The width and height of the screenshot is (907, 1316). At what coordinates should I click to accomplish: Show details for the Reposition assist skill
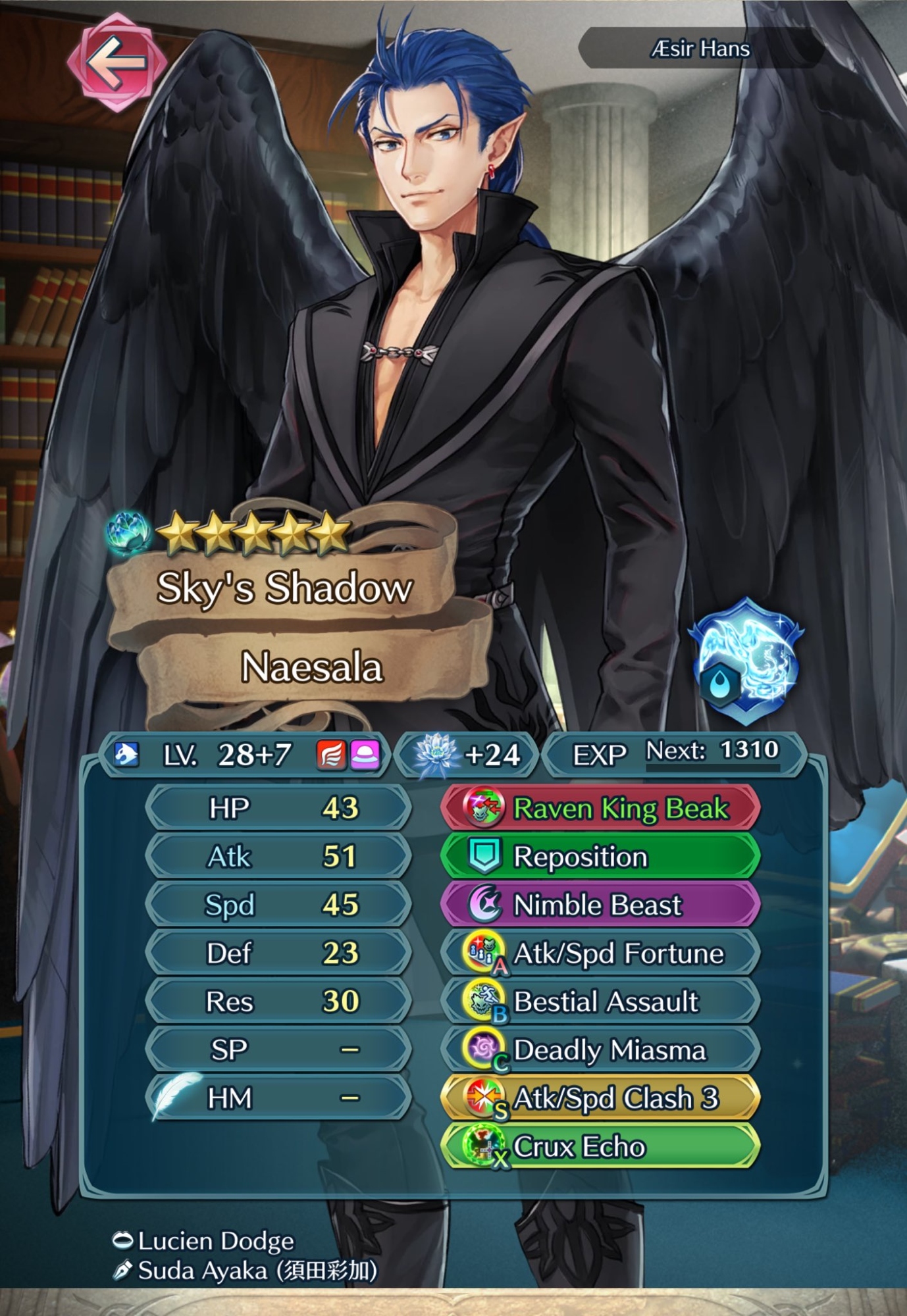[600, 857]
